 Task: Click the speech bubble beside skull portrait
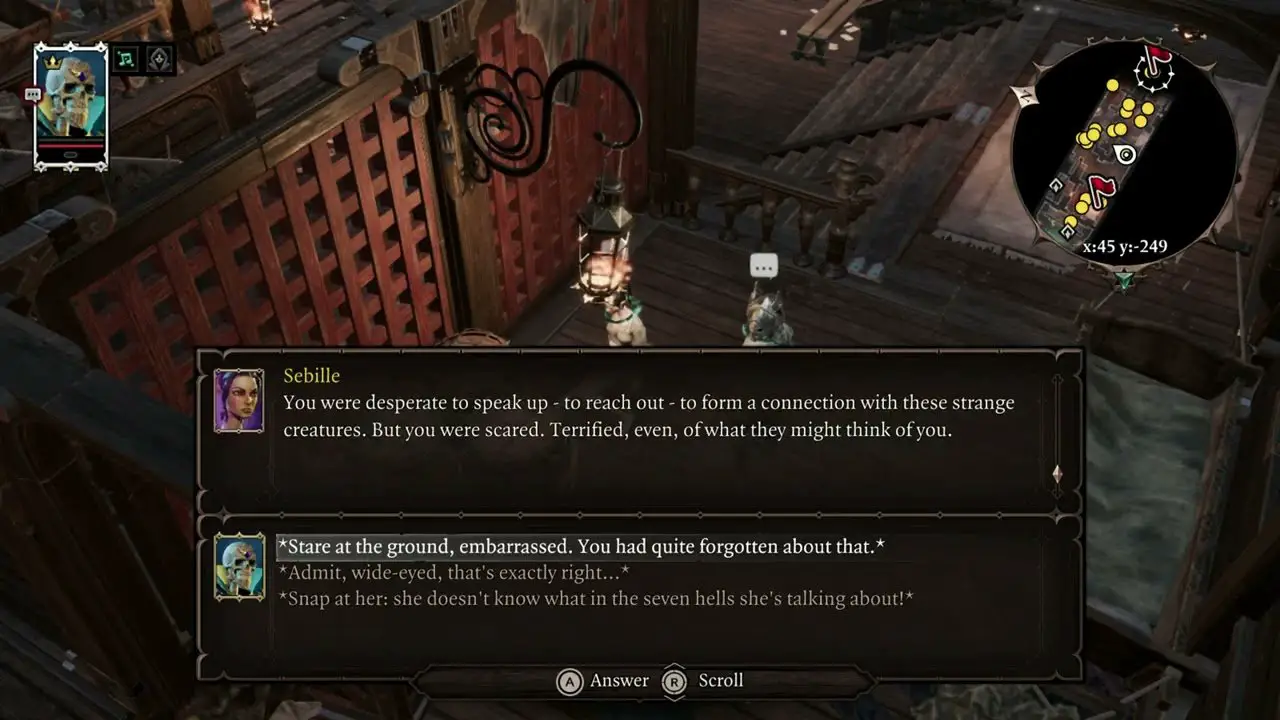(x=32, y=94)
